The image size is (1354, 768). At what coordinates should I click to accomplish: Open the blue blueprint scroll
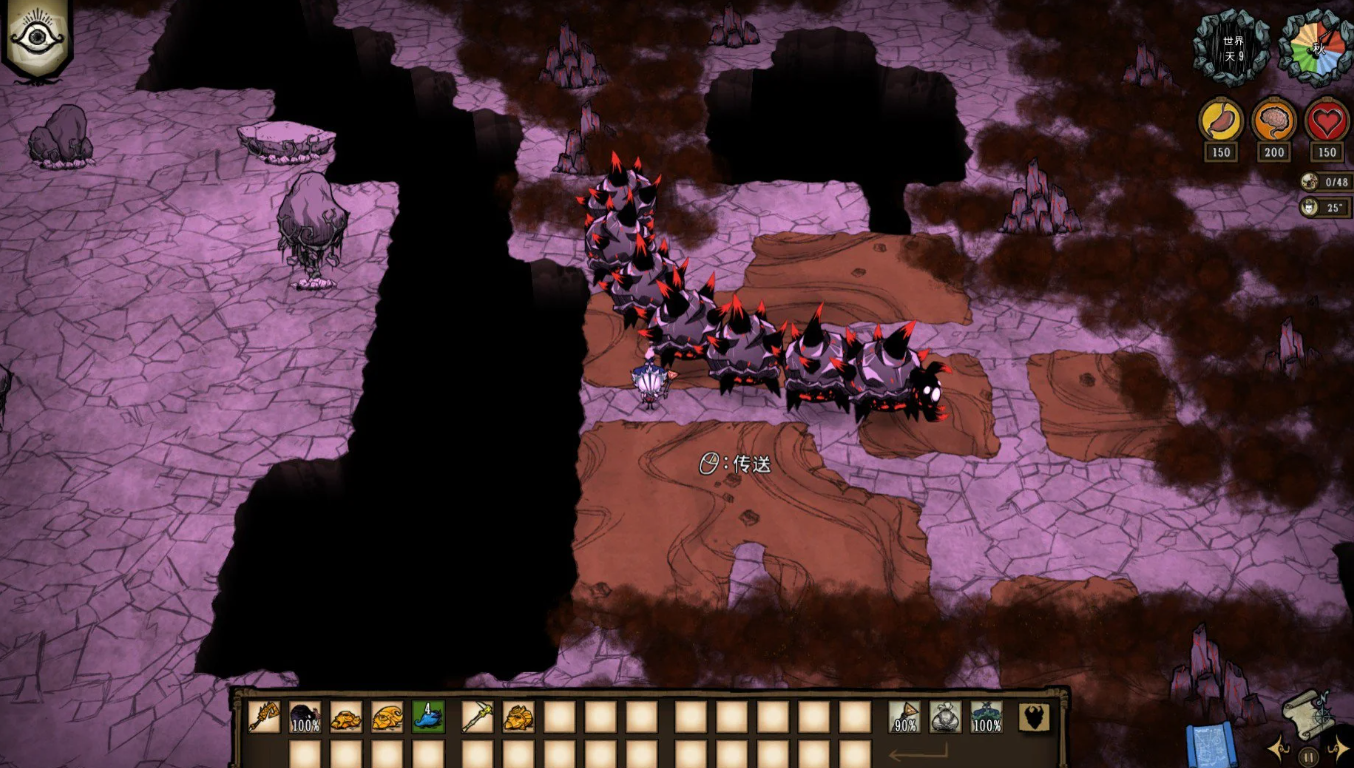point(1210,745)
